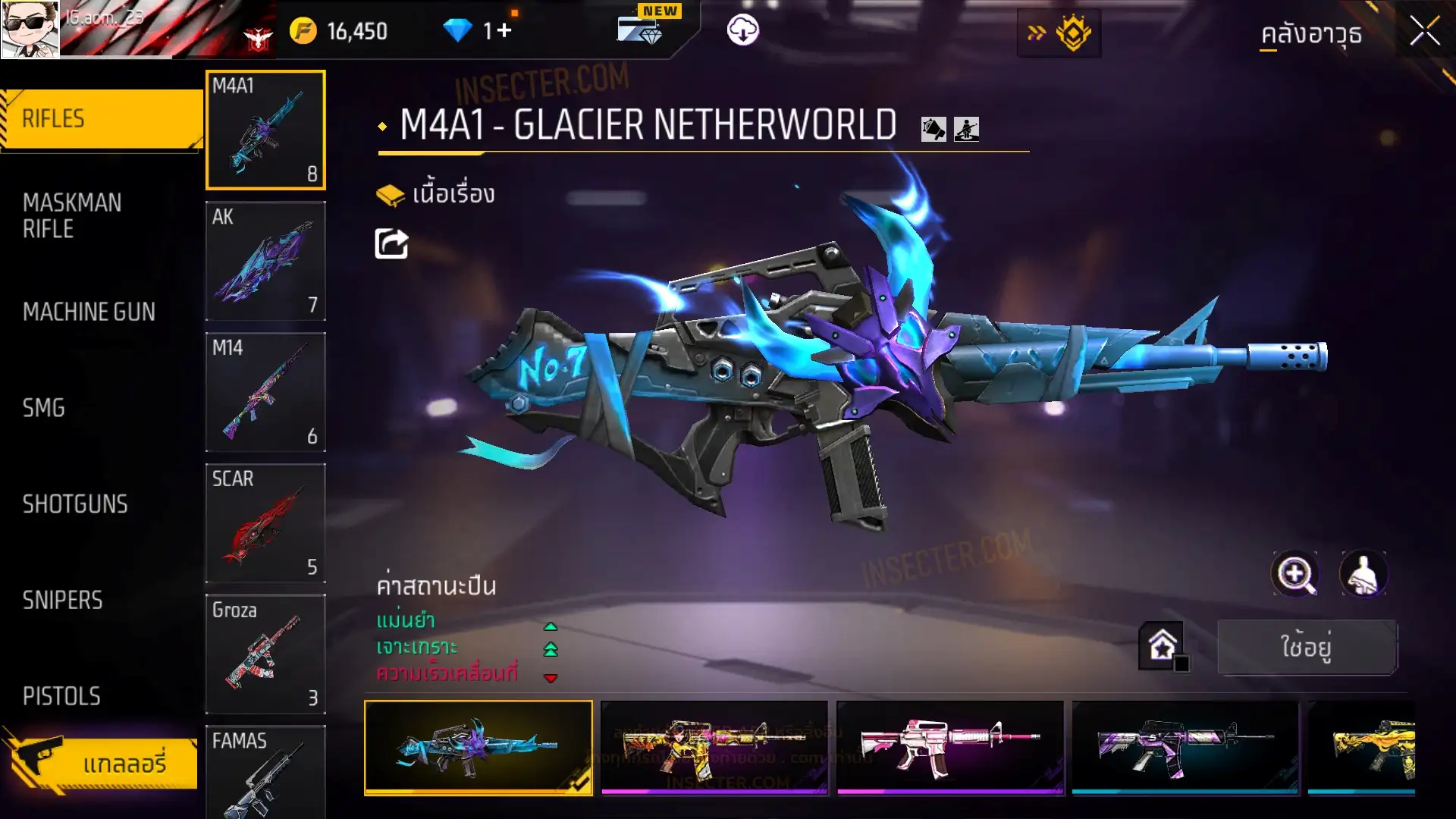This screenshot has height=819, width=1456.
Task: Click the grey equipped-status button
Action: tap(1306, 647)
